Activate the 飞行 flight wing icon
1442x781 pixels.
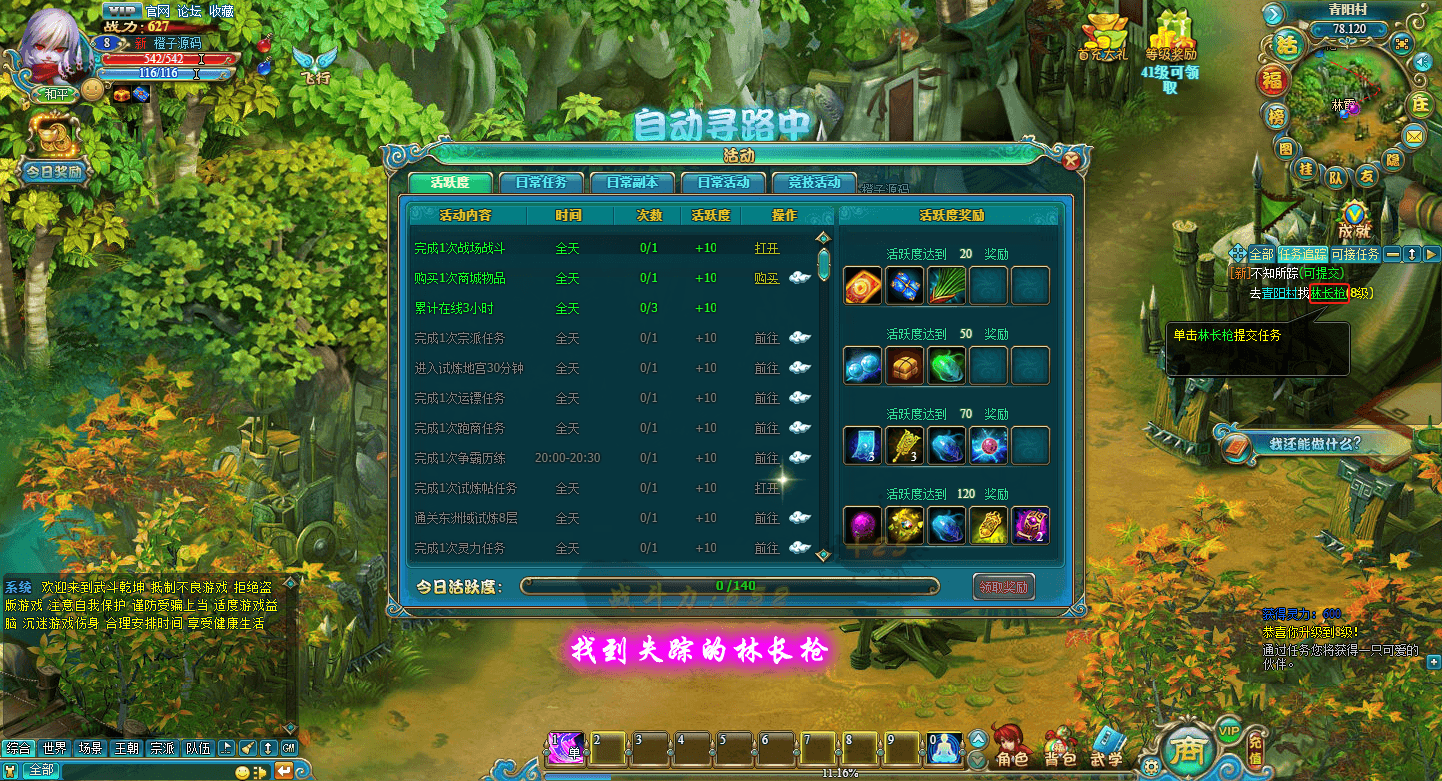[315, 65]
